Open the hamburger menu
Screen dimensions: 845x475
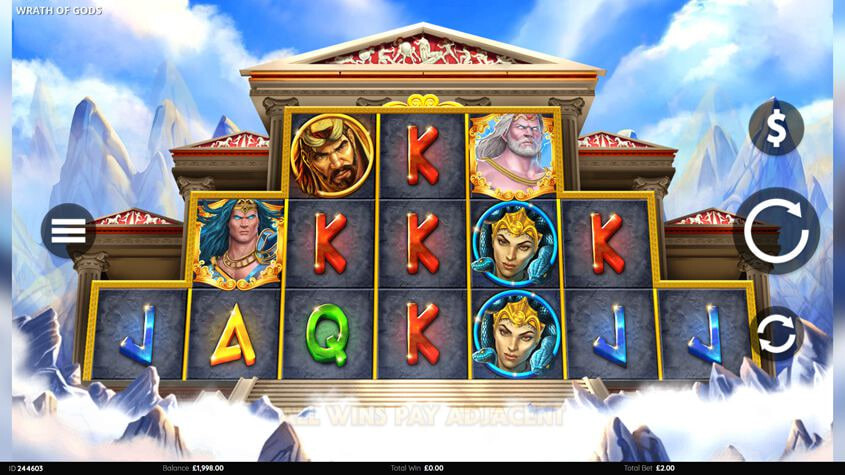(68, 231)
